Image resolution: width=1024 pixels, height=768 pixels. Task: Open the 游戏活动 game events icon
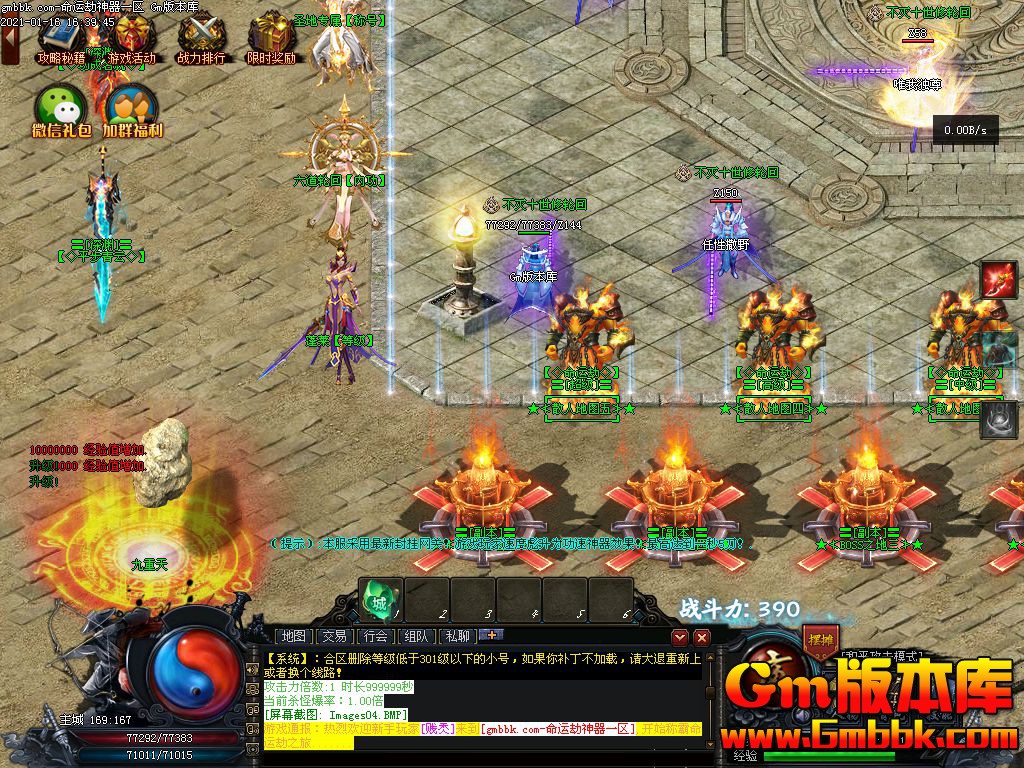[132, 38]
